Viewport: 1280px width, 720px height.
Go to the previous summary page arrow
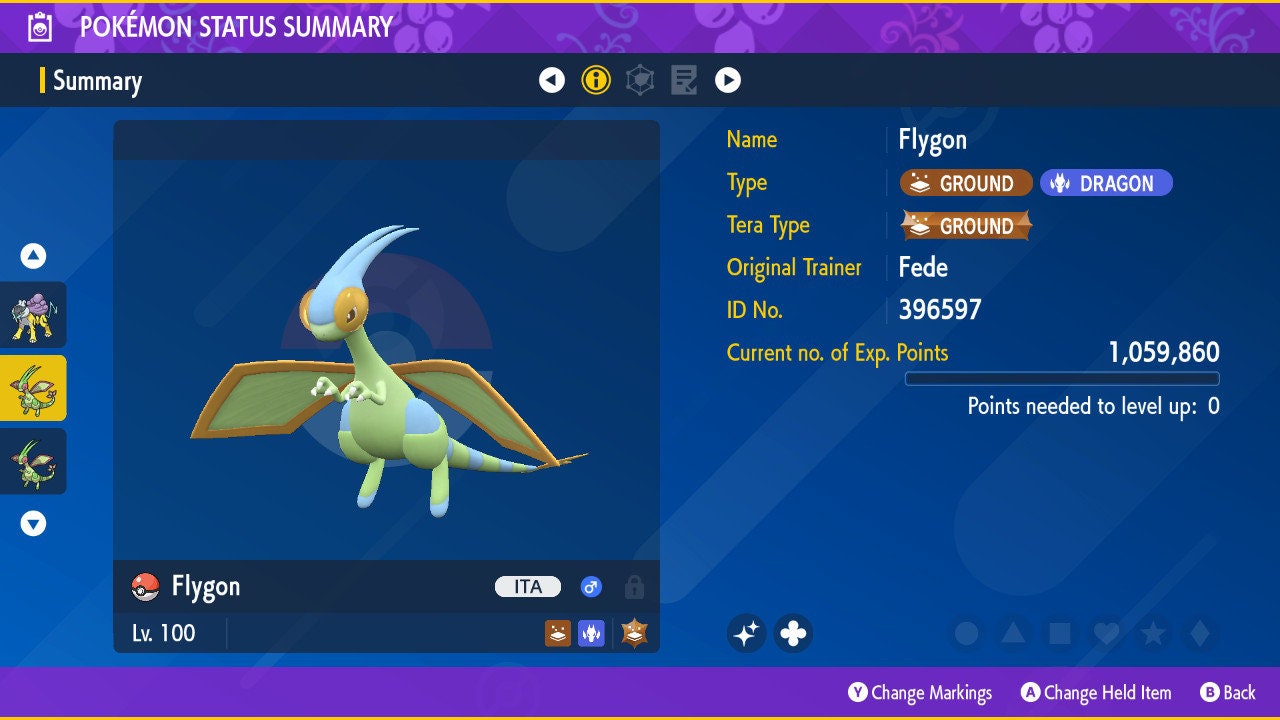point(552,80)
